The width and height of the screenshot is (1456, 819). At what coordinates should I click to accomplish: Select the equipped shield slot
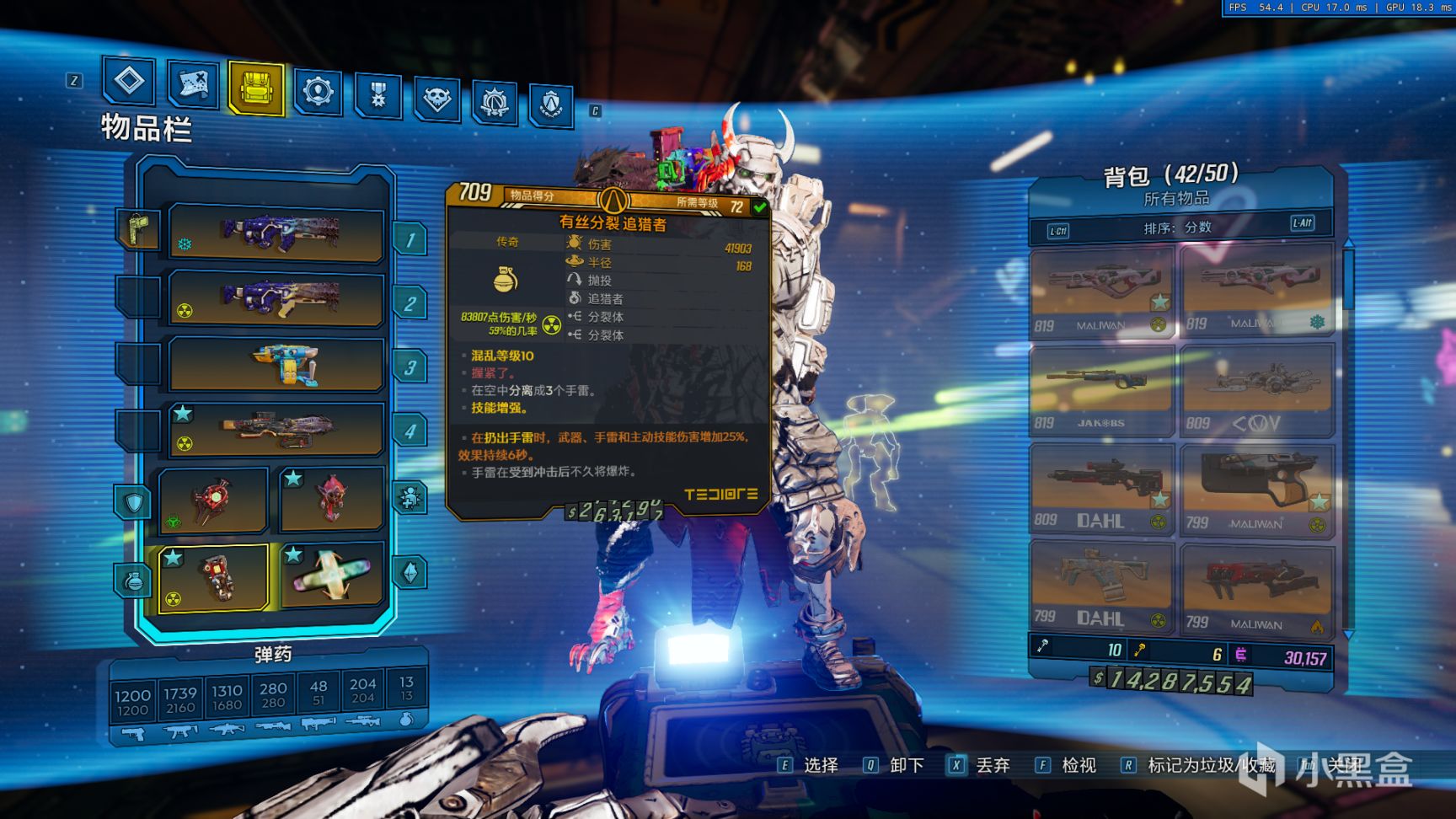point(213,500)
